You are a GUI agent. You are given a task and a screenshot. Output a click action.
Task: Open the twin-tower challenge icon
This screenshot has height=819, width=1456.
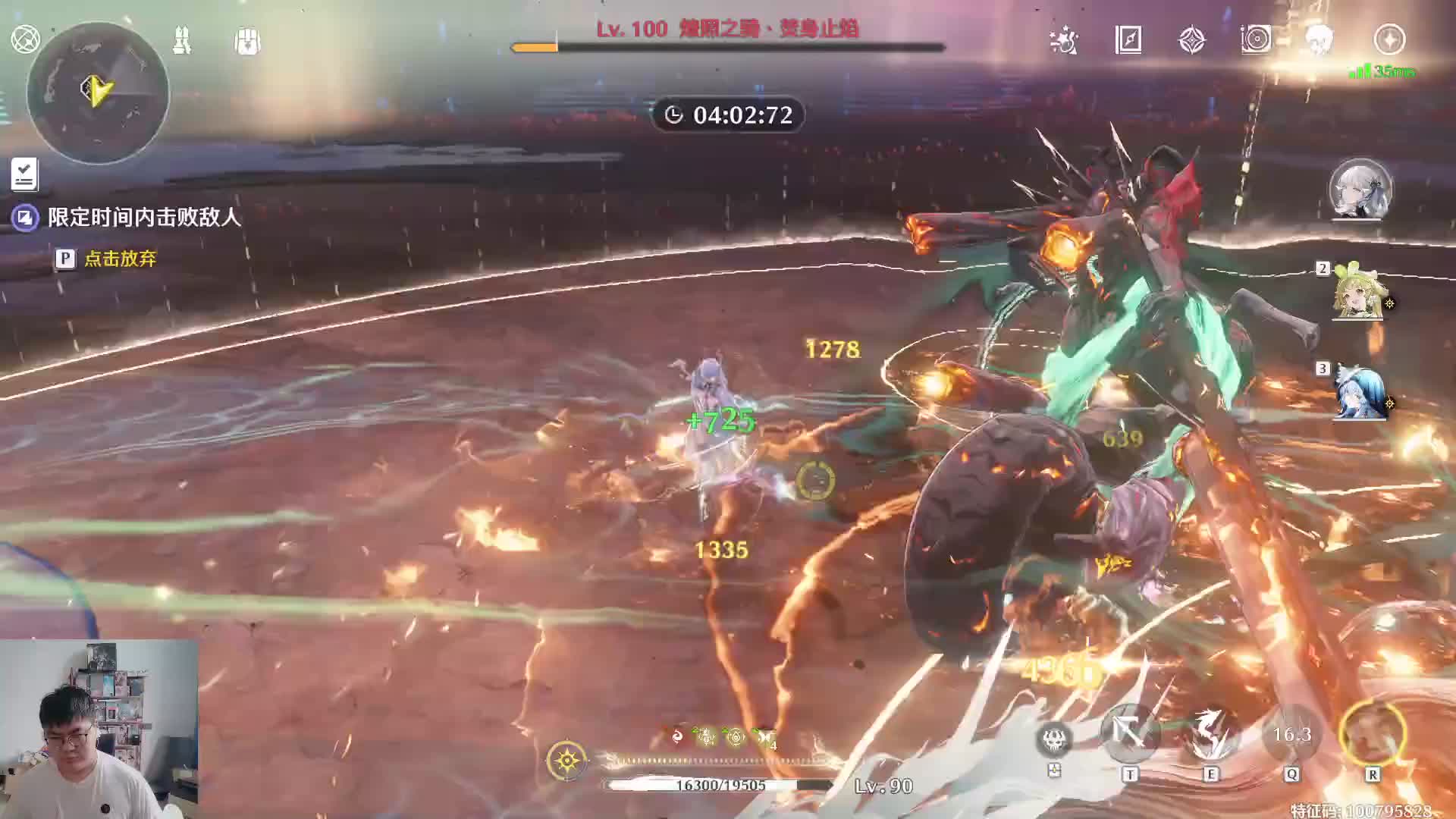pos(182,40)
